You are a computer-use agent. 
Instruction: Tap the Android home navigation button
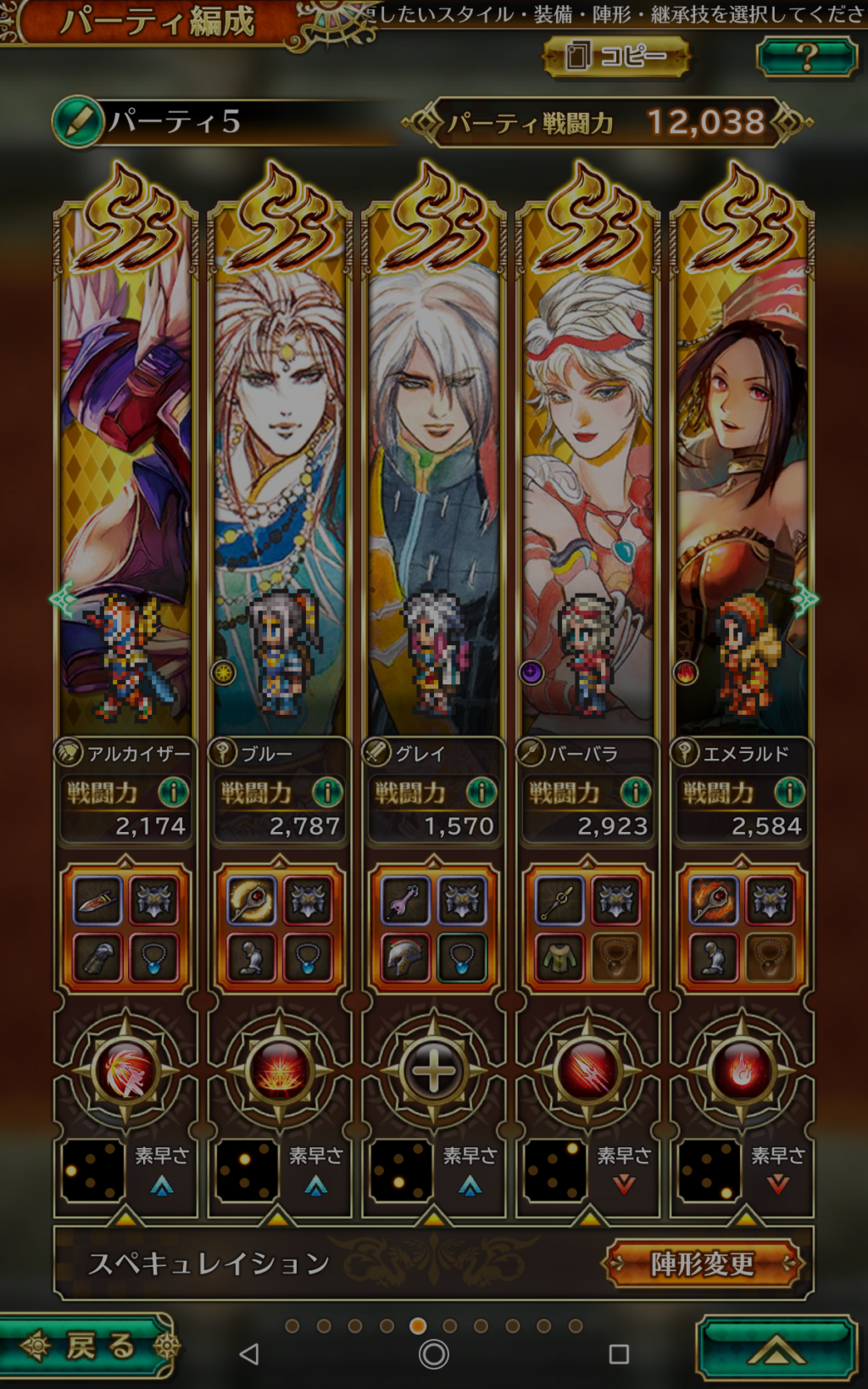pos(434,1354)
